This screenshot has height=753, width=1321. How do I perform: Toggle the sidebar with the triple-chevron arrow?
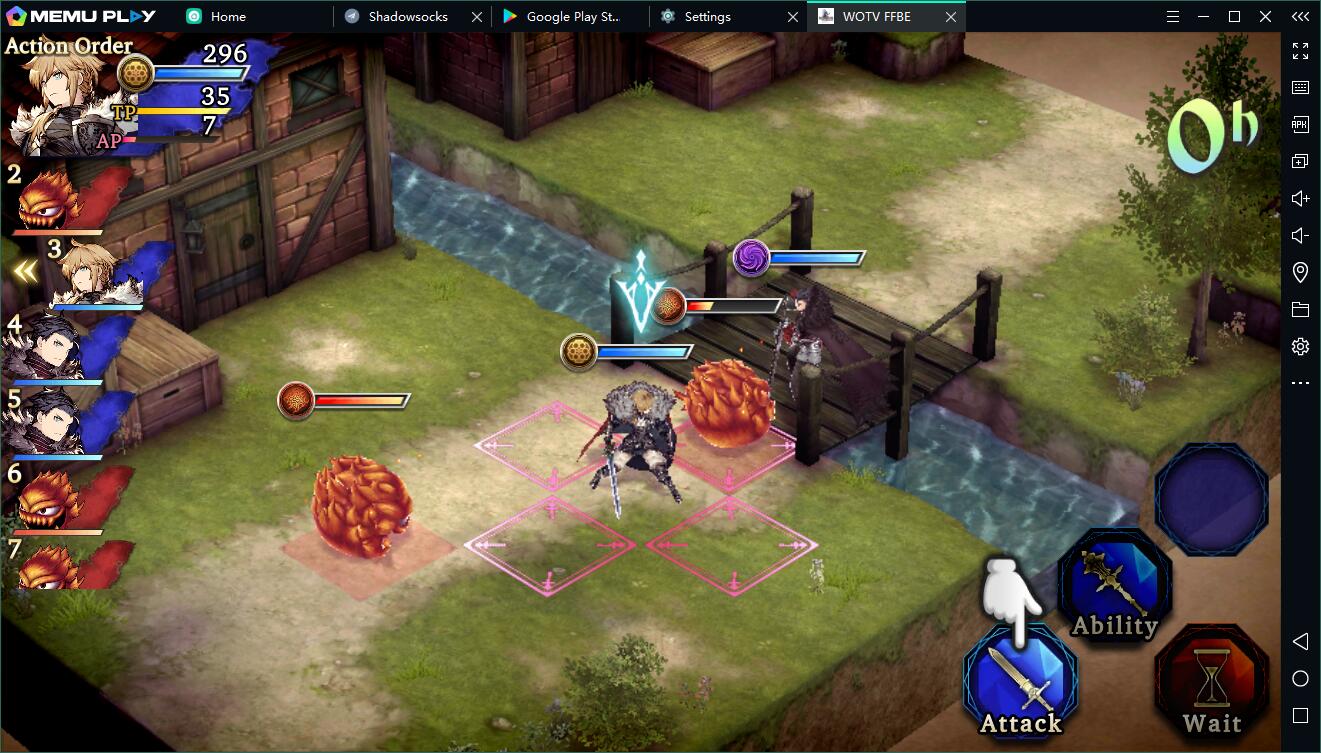1299,16
